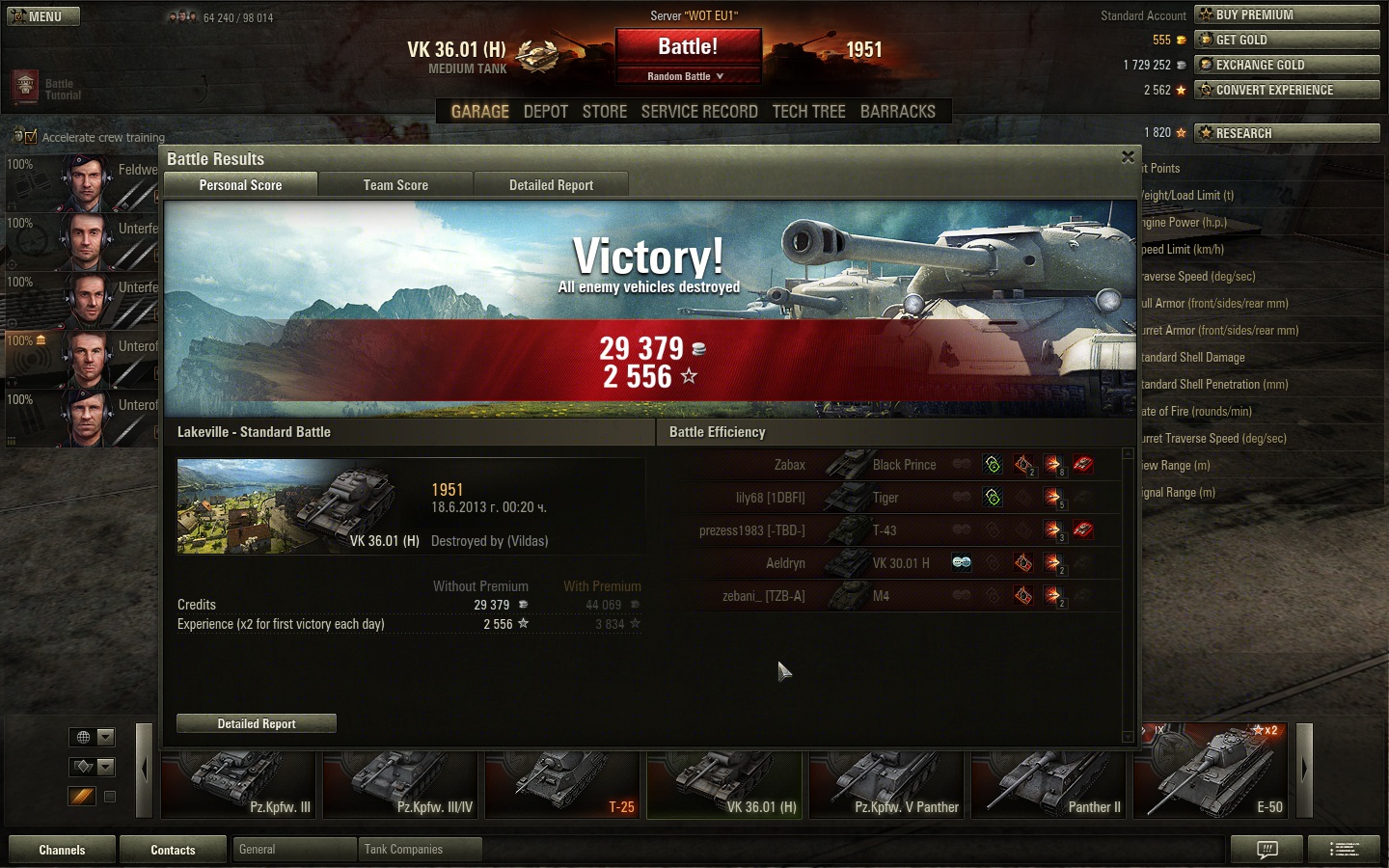Select the Personal Score tab

(x=240, y=185)
